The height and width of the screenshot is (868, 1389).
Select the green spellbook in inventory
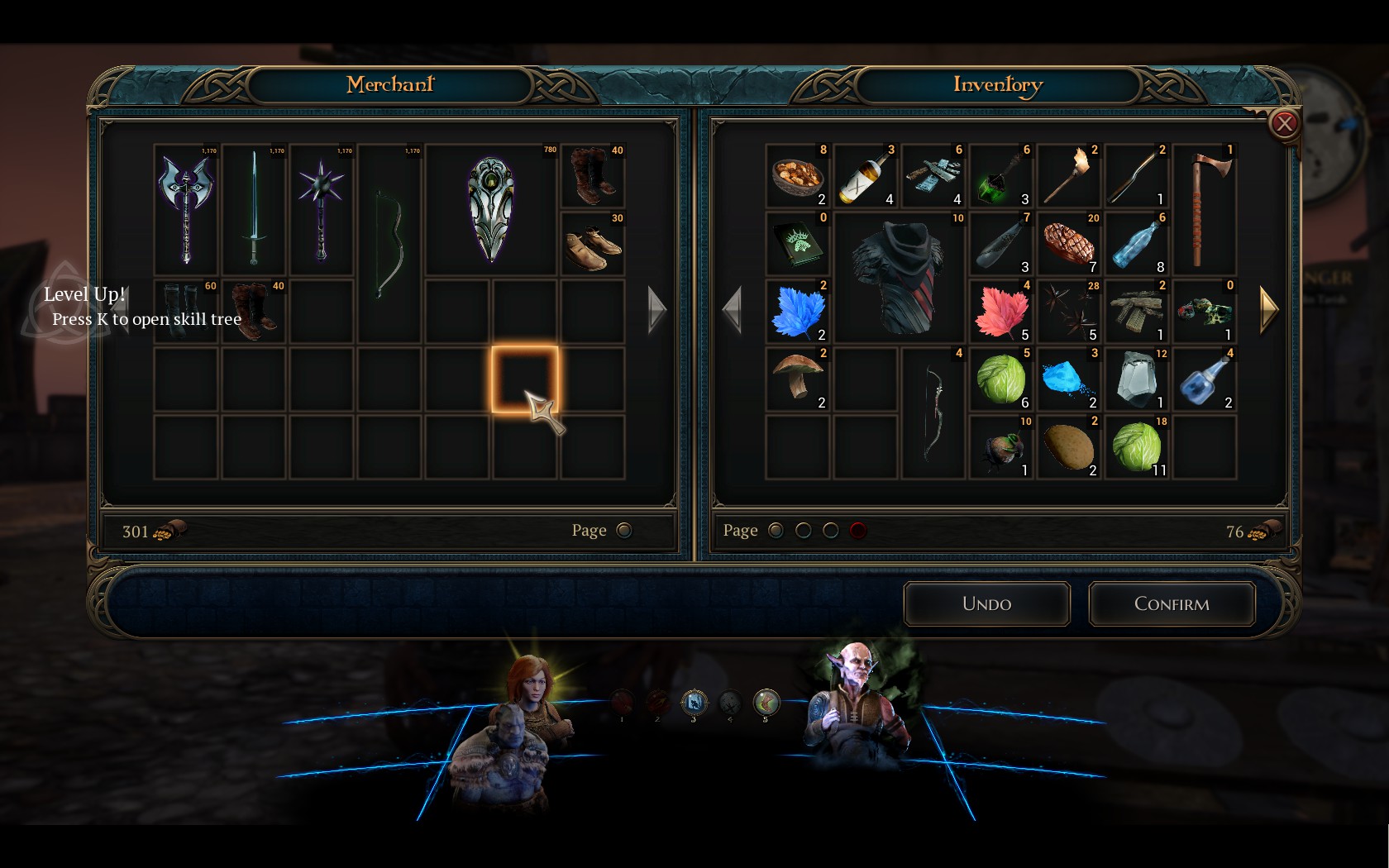pos(798,244)
